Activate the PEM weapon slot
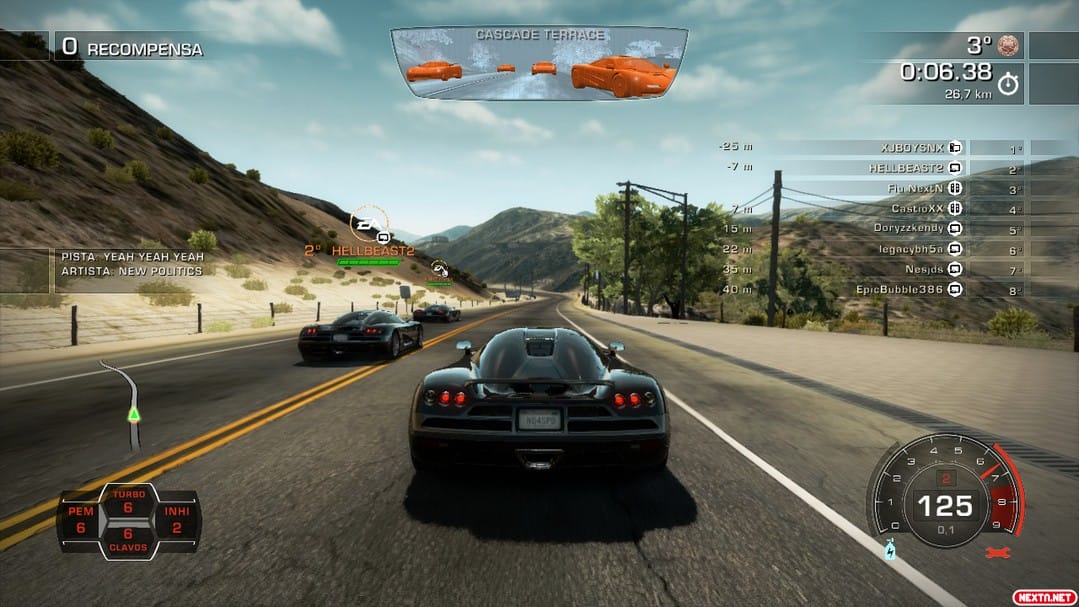Screen dimensions: 1079x607 pyautogui.click(x=81, y=520)
